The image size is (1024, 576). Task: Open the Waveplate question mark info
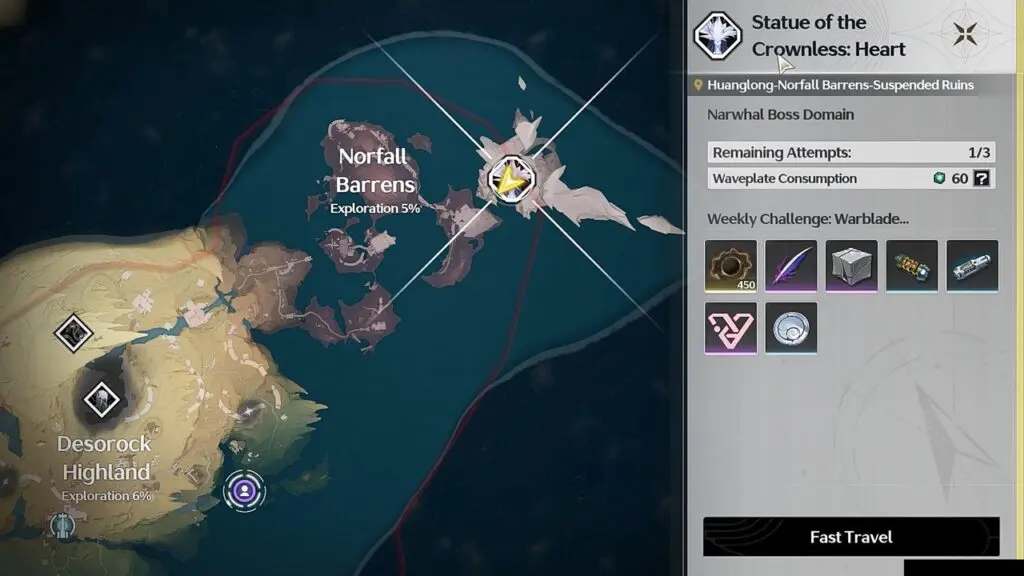click(983, 179)
